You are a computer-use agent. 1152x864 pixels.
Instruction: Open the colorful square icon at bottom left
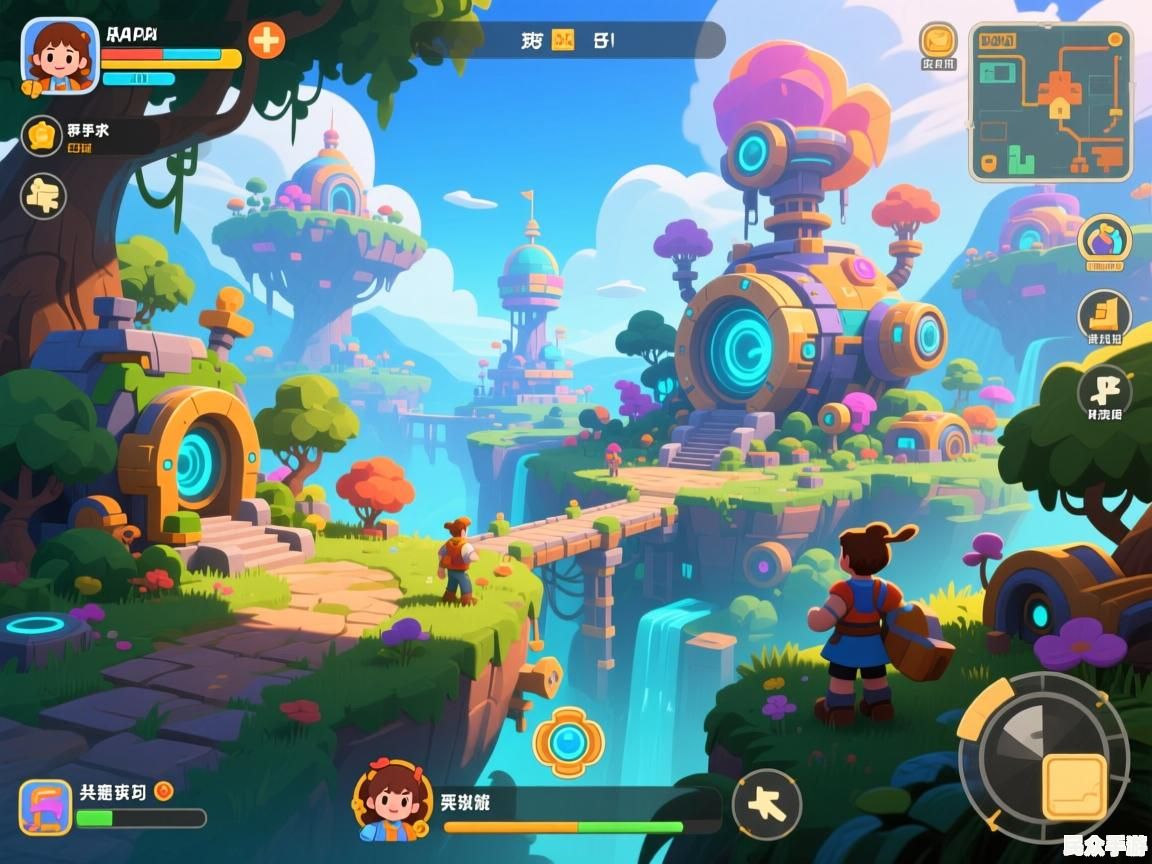pos(46,807)
